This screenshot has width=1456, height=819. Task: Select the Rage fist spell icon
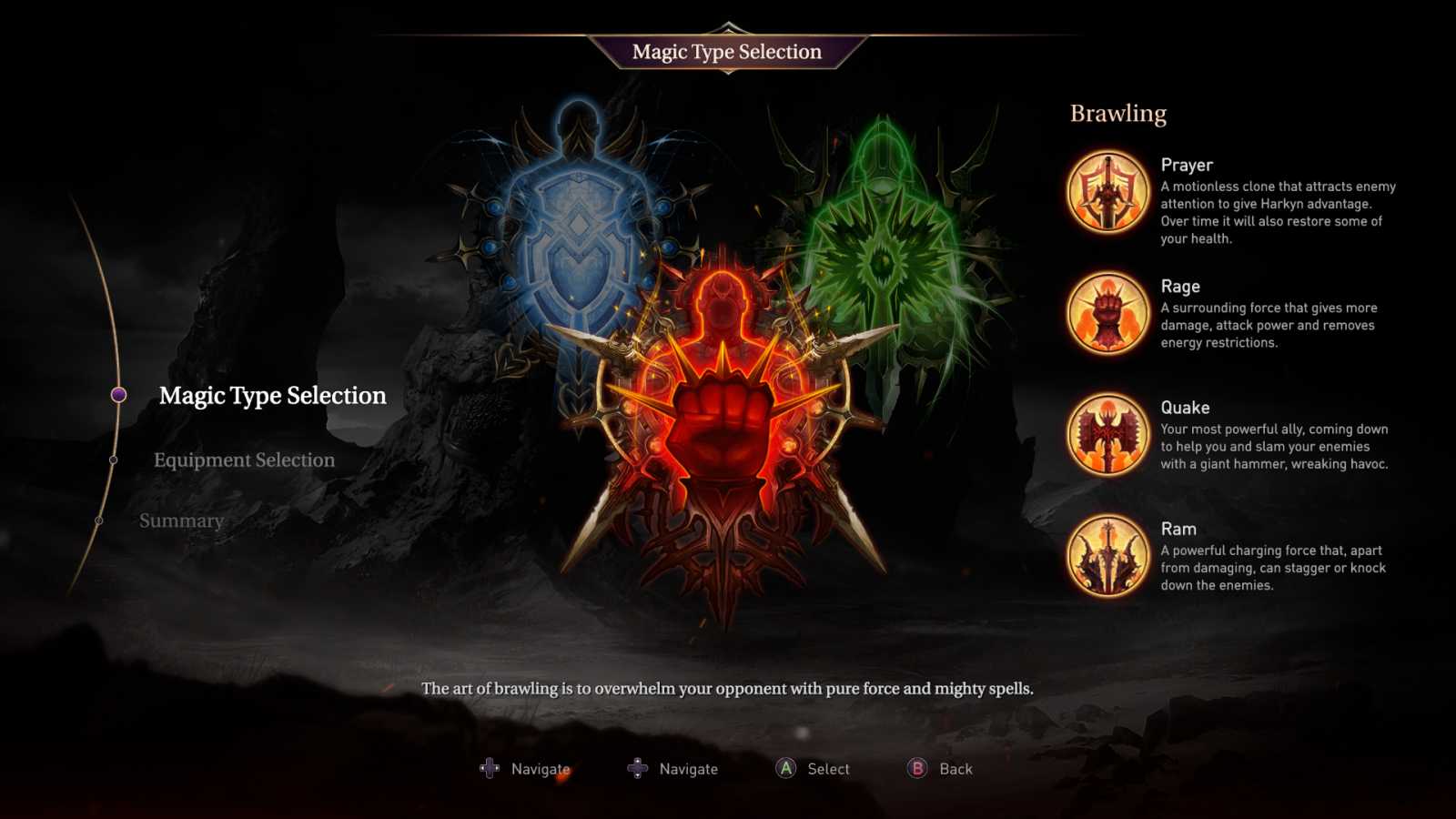pyautogui.click(x=1107, y=312)
